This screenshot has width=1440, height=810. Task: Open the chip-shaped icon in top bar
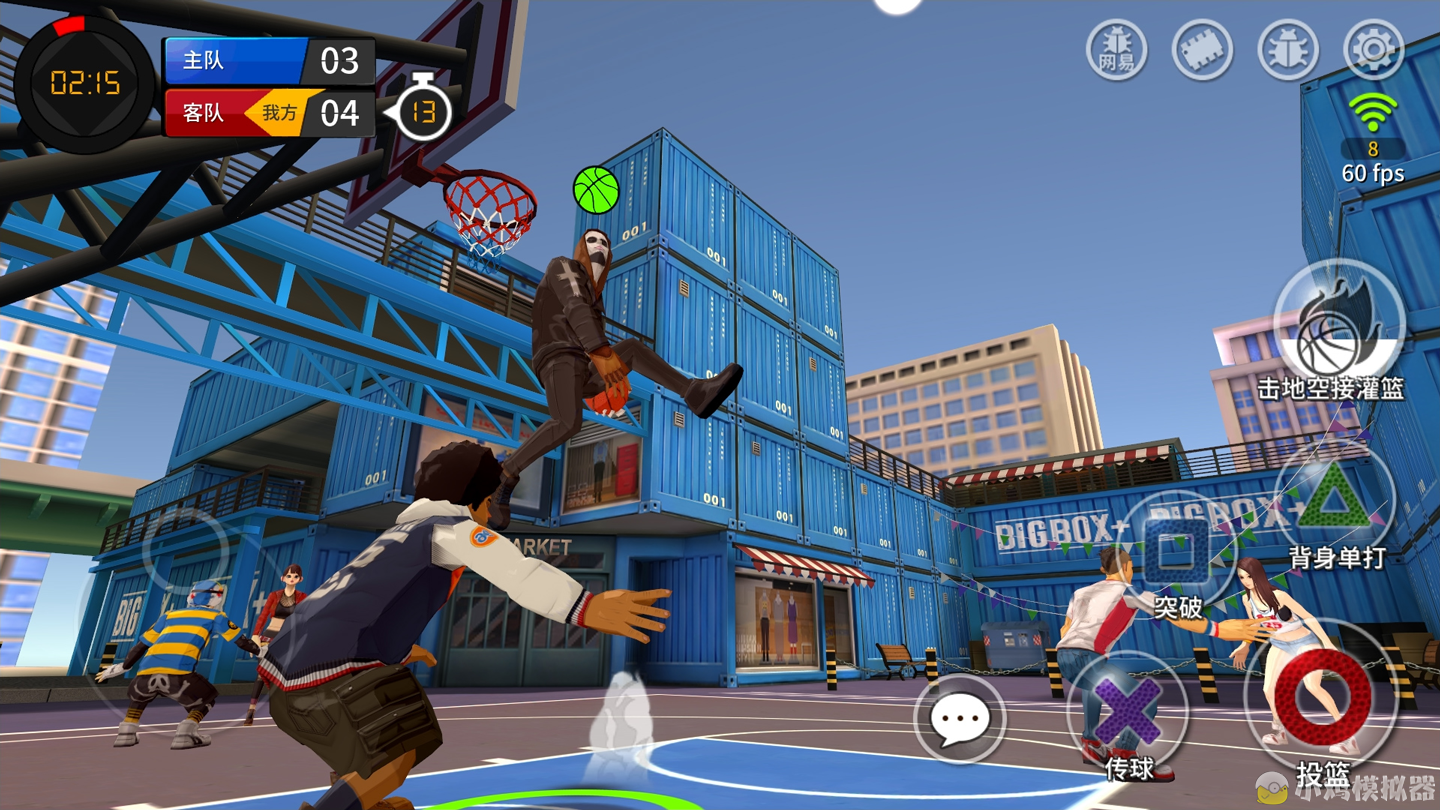coord(1202,48)
